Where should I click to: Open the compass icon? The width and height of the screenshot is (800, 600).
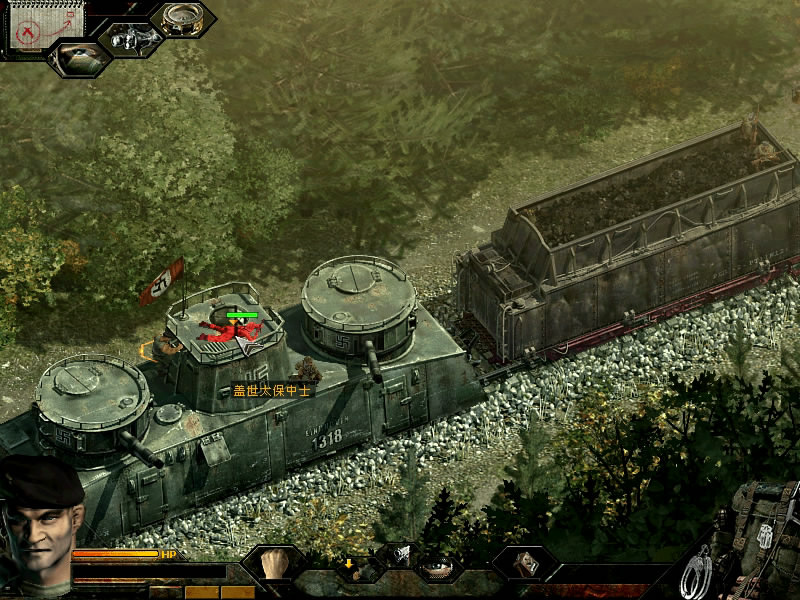pyautogui.click(x=183, y=18)
